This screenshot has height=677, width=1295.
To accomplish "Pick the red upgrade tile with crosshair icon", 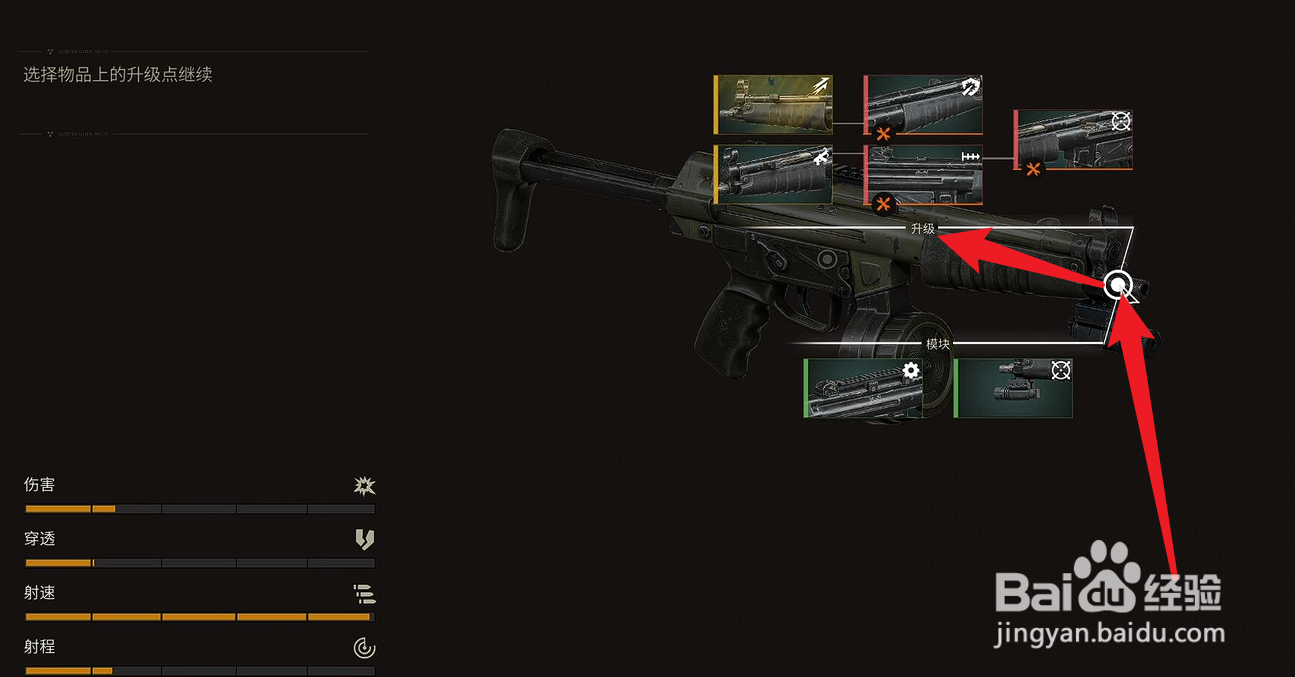I will click(x=1074, y=140).
